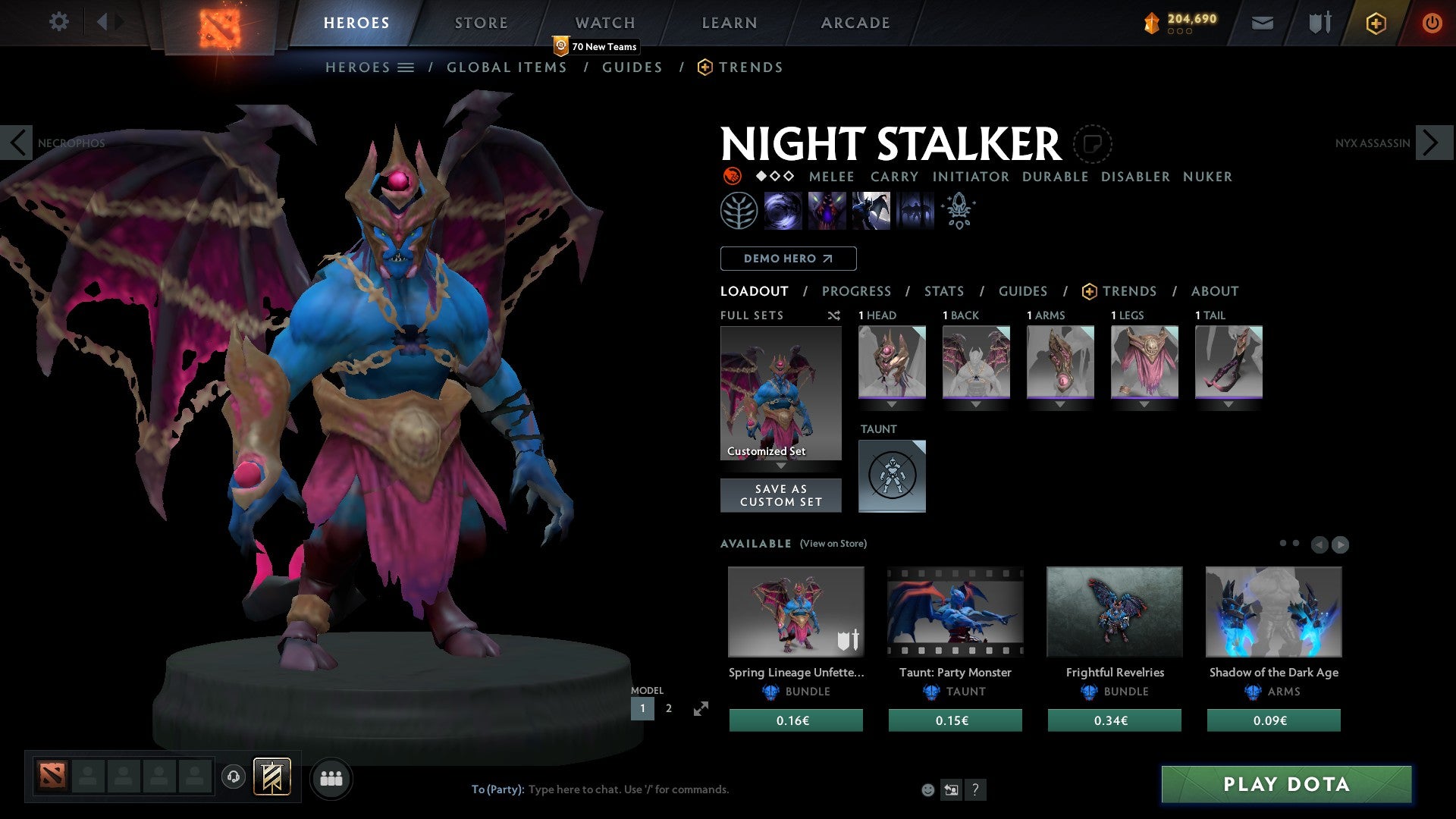This screenshot has height=819, width=1456.
Task: Switch to the STATS tab
Action: [x=943, y=290]
